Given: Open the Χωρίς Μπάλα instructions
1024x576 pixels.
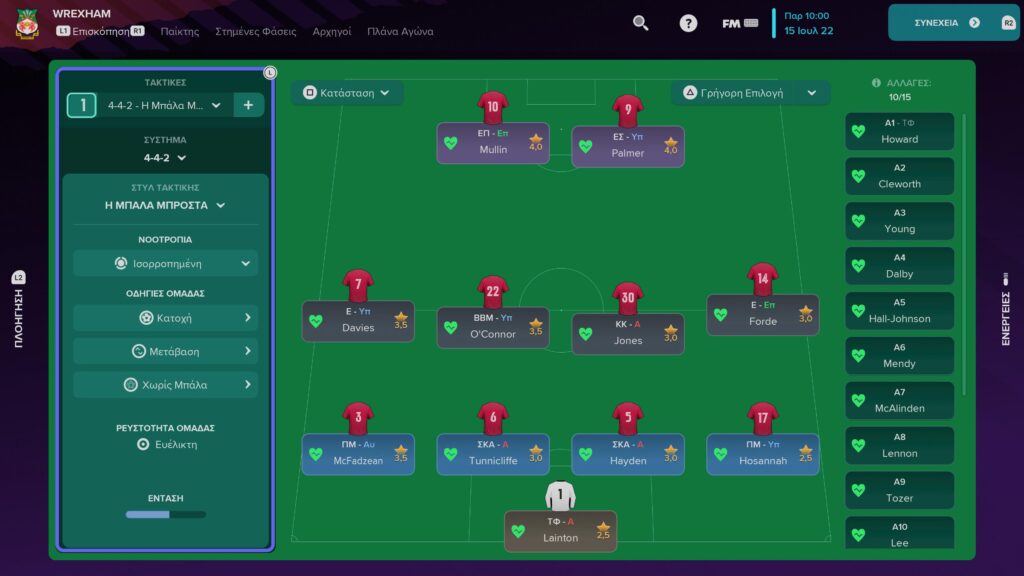Looking at the screenshot, I should click(165, 385).
